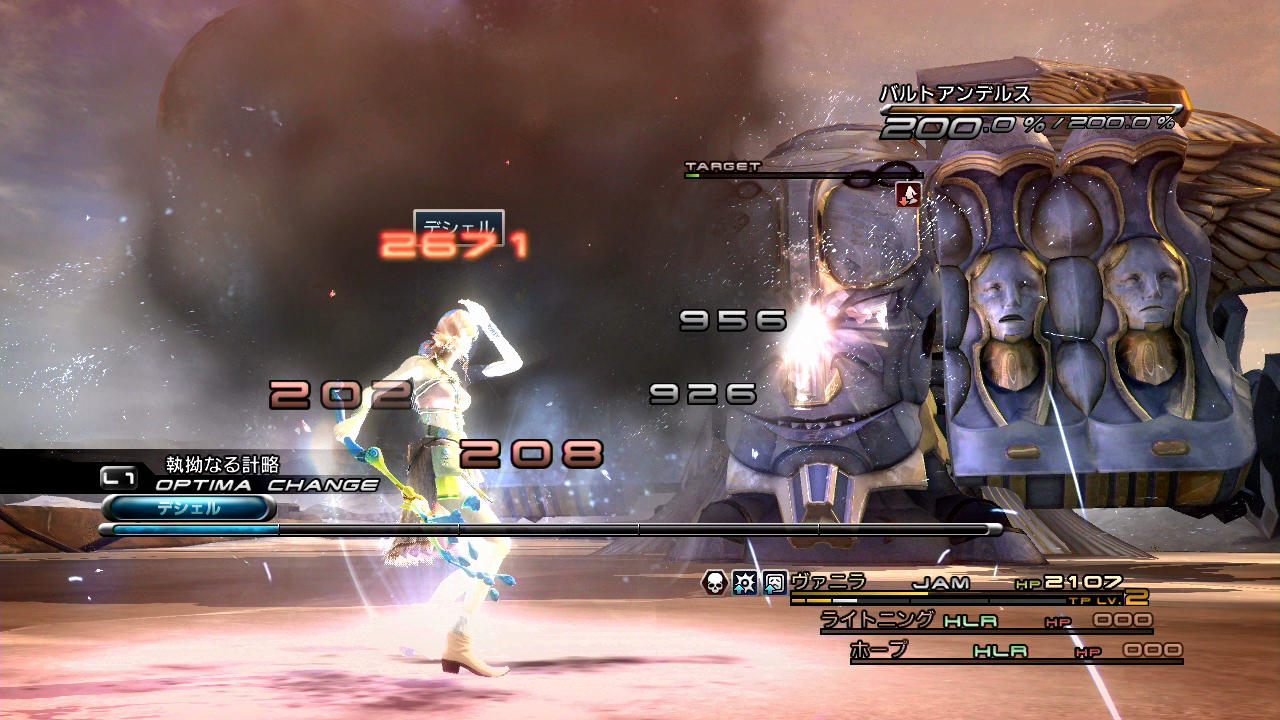Screen dimensions: 1280x720
Task: Select the enemy name バルトアンデルス
Action: [955, 94]
